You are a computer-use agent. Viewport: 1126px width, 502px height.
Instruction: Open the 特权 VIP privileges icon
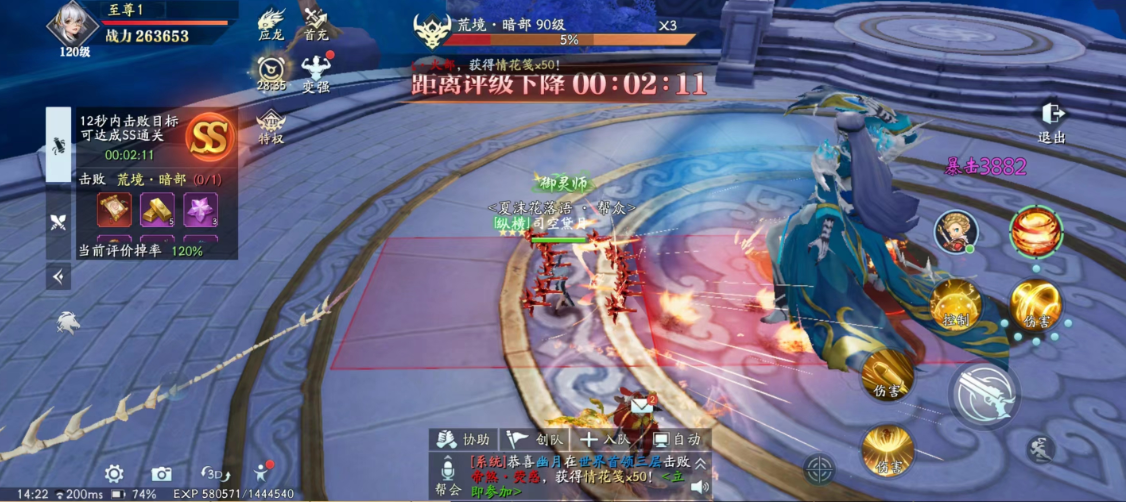pos(271,127)
